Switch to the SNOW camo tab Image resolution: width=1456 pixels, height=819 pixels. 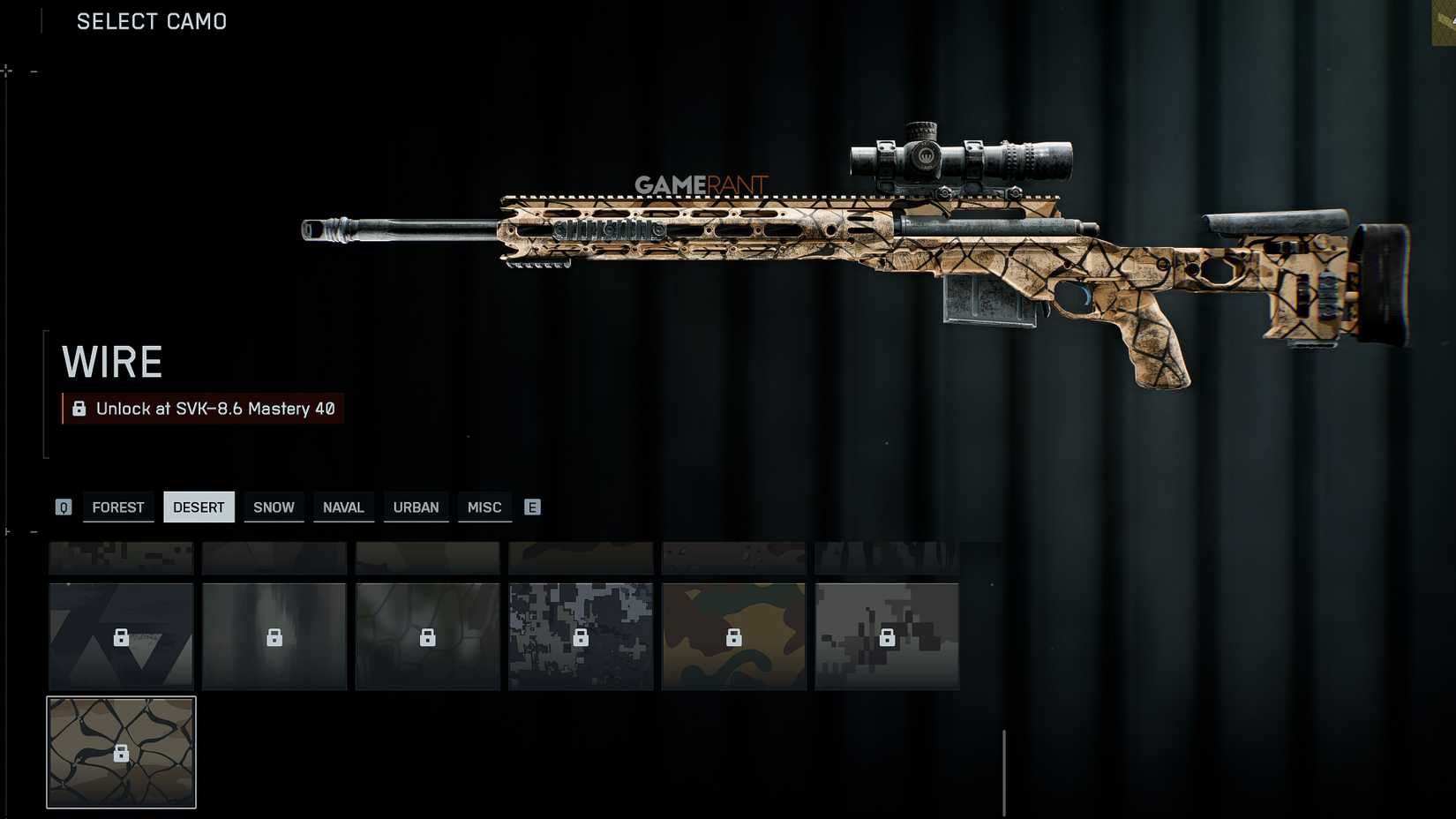[x=274, y=507]
